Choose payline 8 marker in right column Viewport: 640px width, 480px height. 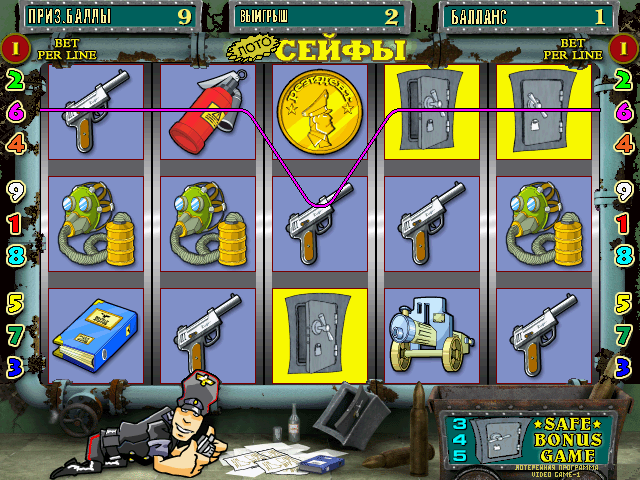click(623, 255)
